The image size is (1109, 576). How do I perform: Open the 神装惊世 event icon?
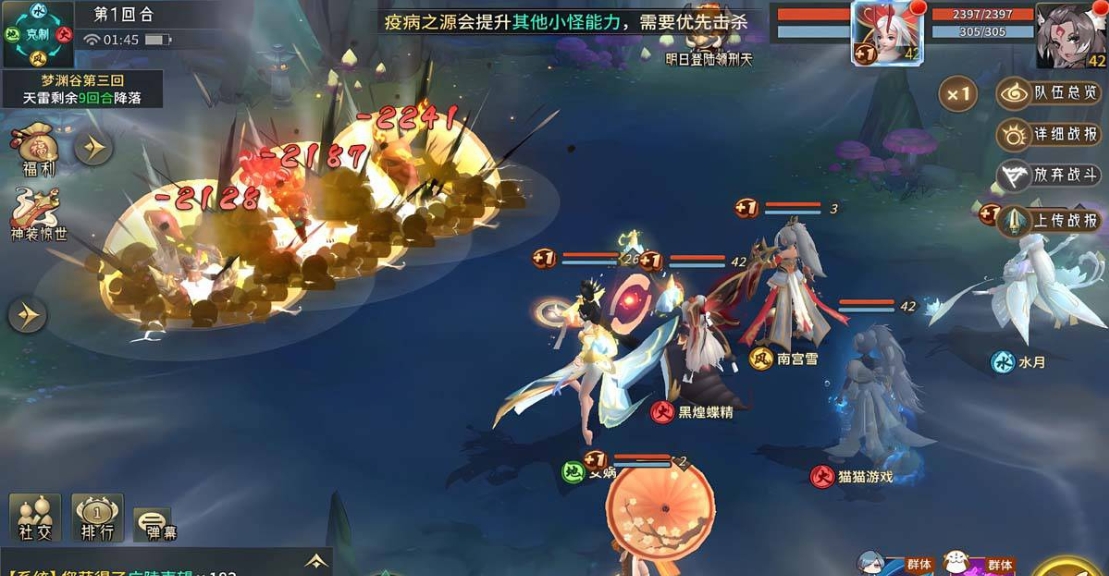(37, 214)
